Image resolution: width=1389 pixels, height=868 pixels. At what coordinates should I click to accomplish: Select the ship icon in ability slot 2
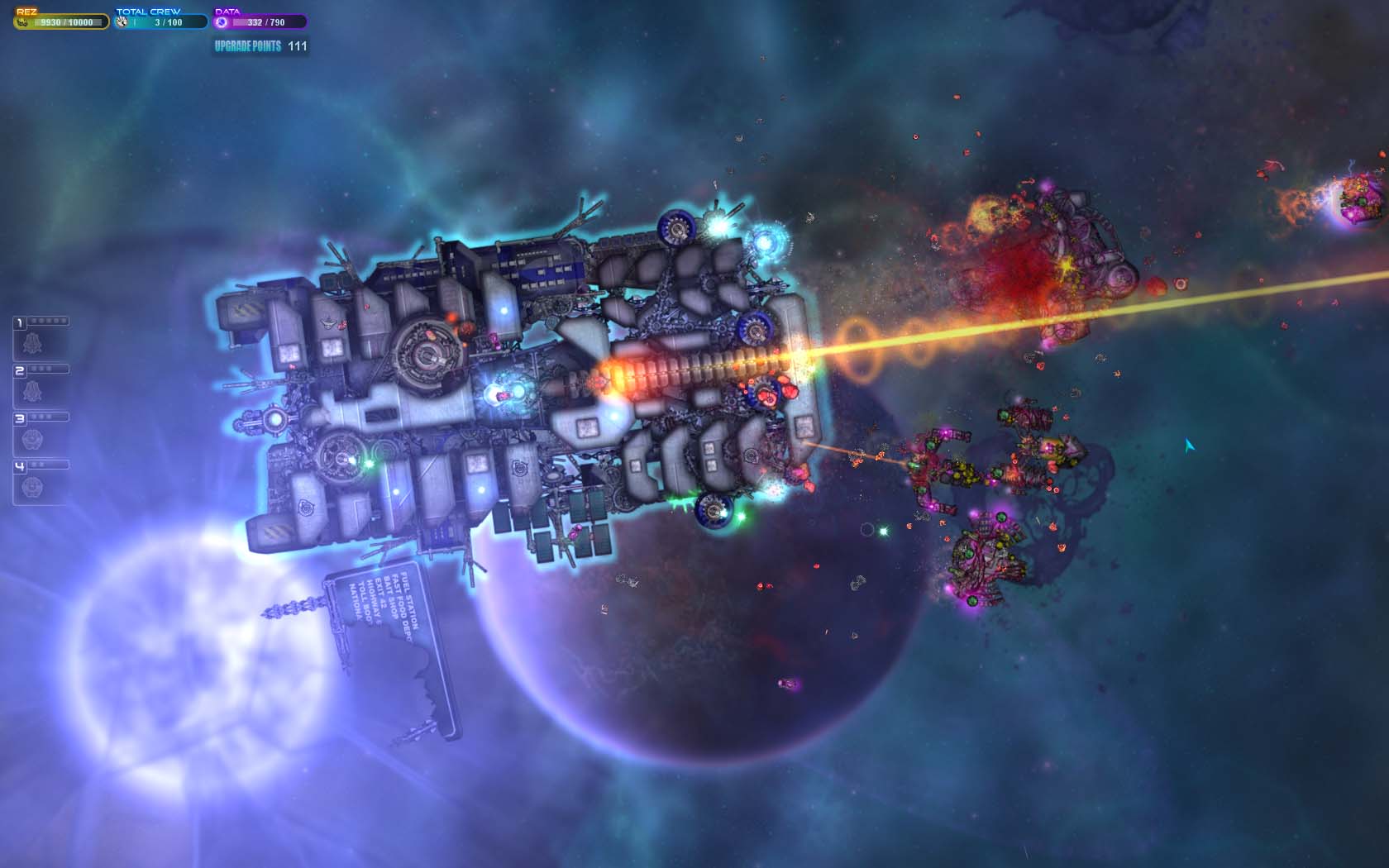point(33,389)
